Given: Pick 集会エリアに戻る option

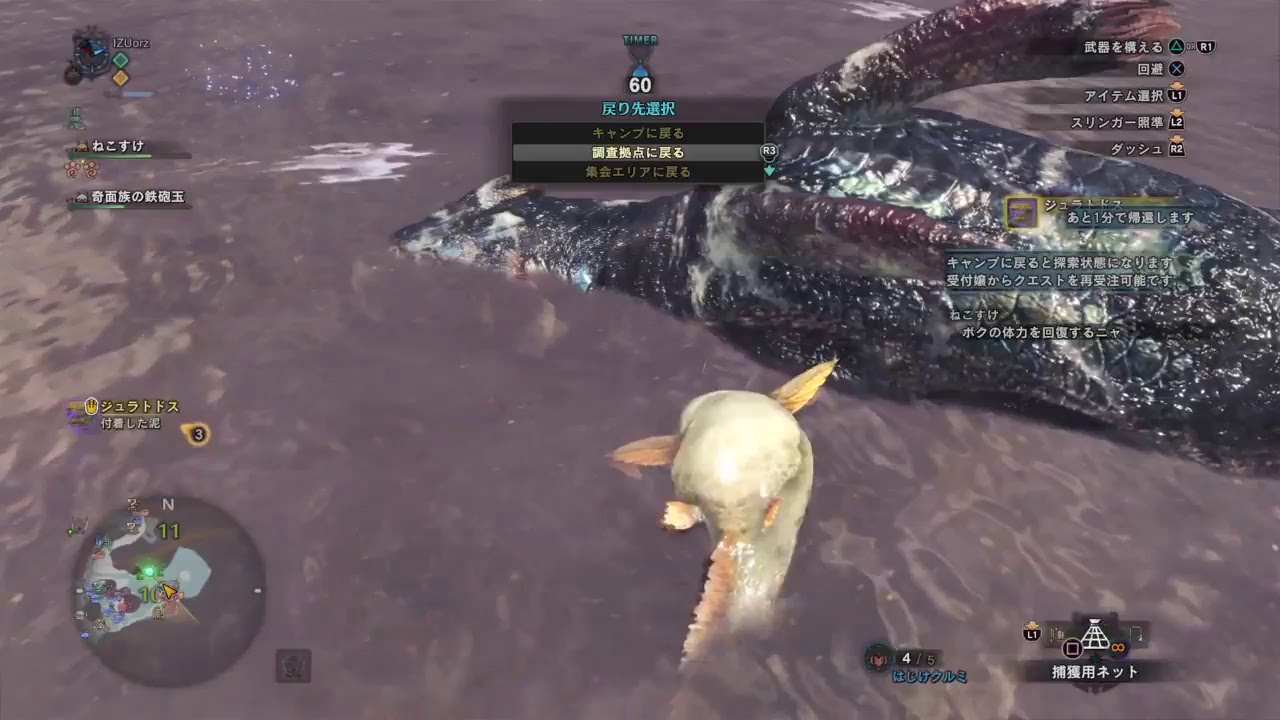Looking at the screenshot, I should pyautogui.click(x=637, y=172).
